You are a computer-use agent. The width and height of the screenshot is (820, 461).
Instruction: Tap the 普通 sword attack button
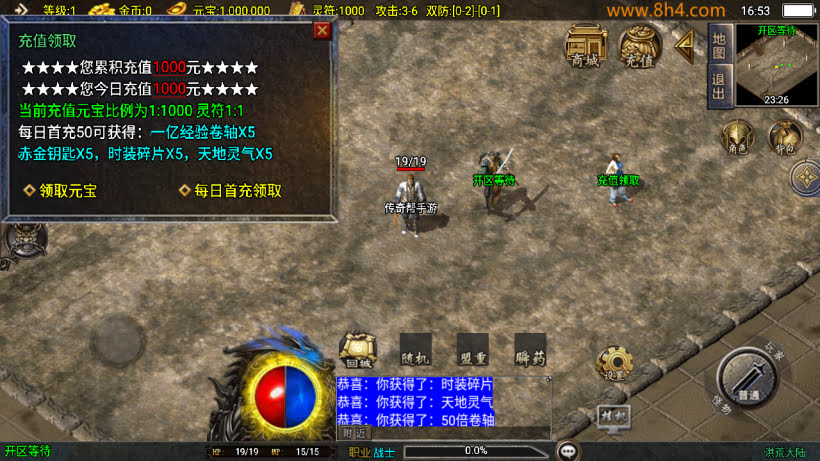(x=748, y=378)
